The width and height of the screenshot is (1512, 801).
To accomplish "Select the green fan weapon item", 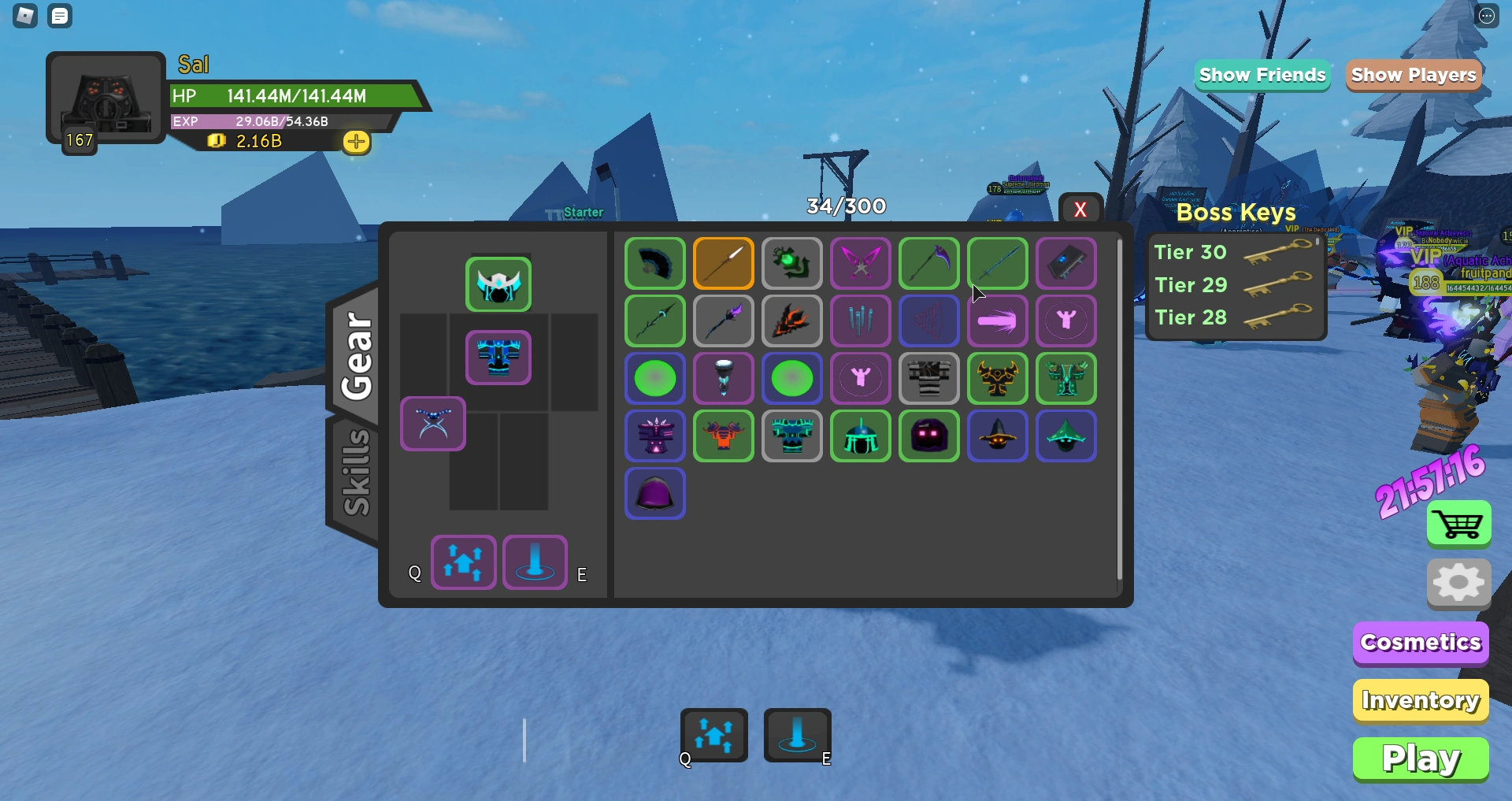I will pos(654,263).
